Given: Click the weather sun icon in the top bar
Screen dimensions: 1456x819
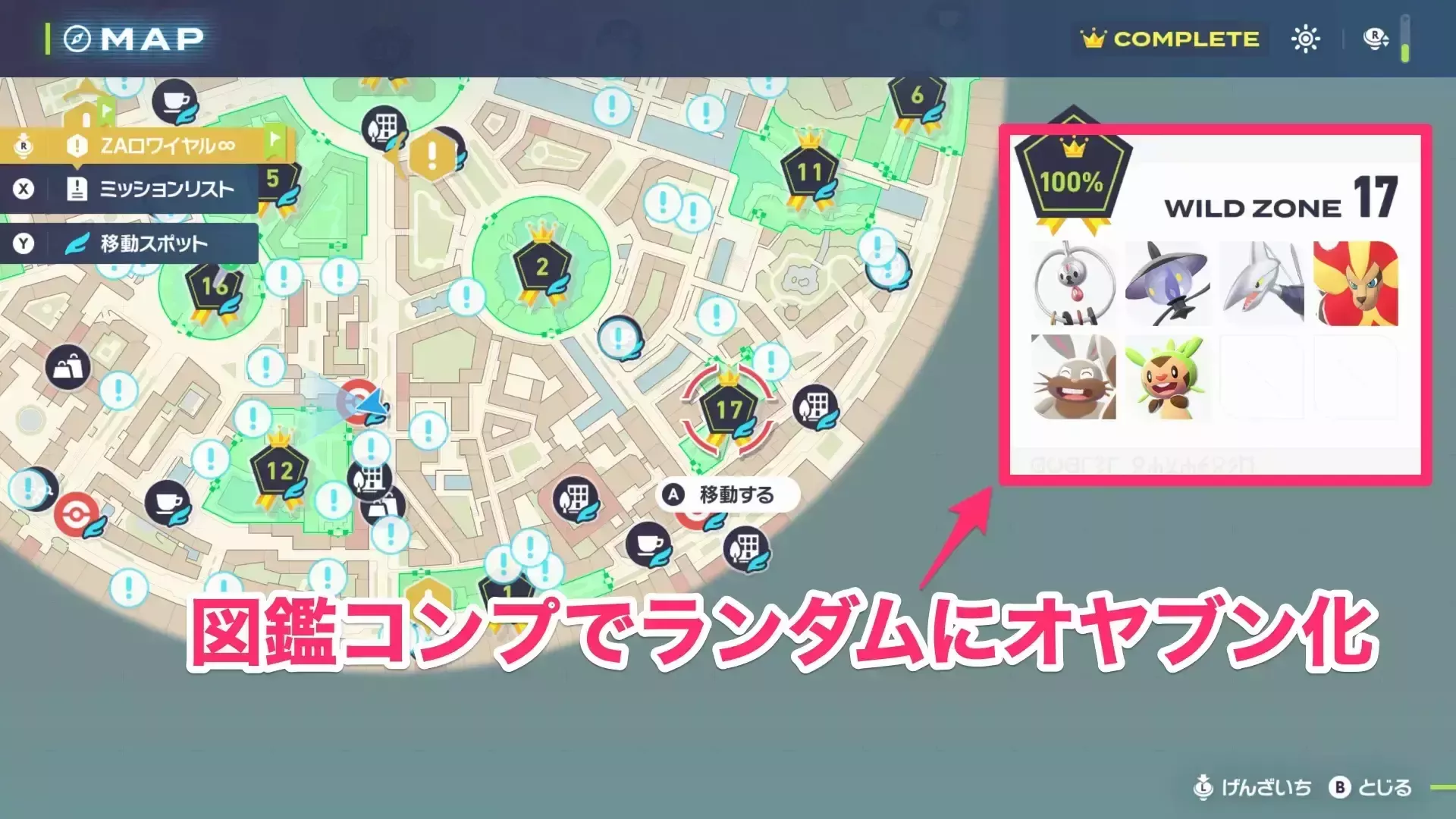Looking at the screenshot, I should (x=1305, y=39).
